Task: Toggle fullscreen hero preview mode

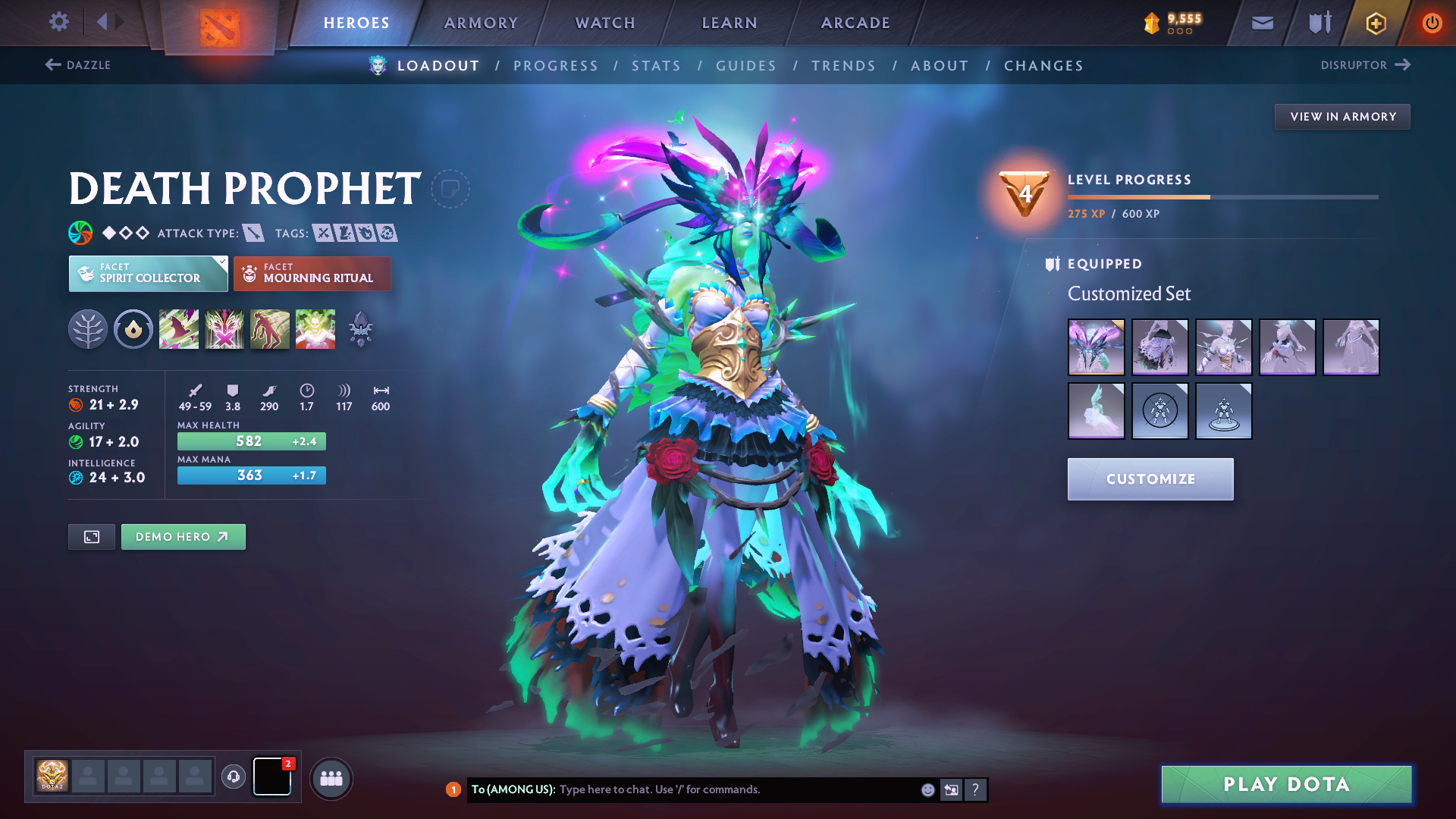Action: (91, 536)
